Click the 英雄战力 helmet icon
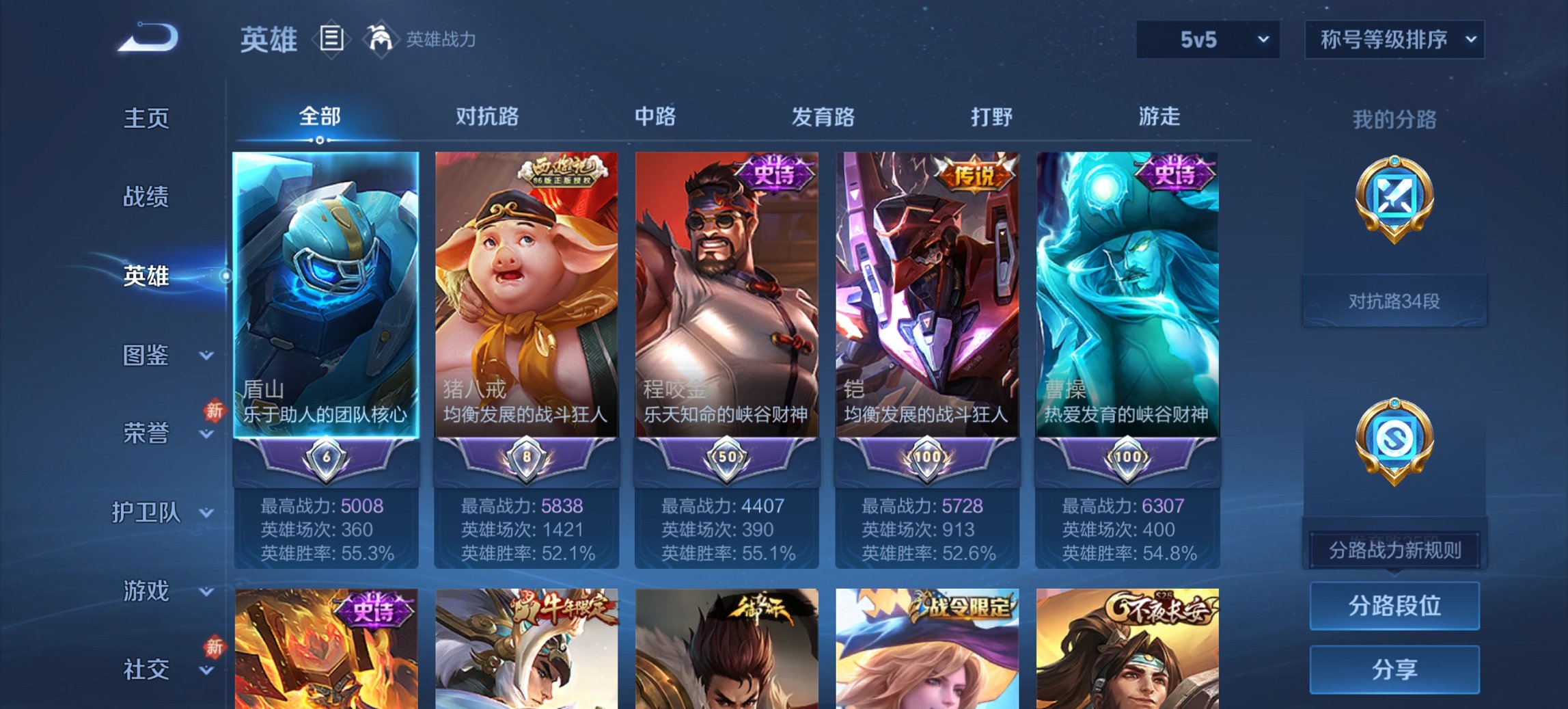The height and width of the screenshot is (709, 1568). (x=381, y=40)
